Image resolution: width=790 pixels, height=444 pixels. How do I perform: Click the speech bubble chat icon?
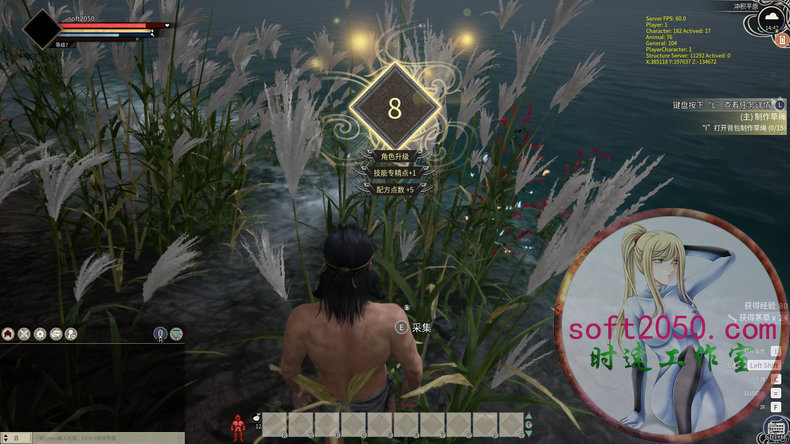point(55,333)
